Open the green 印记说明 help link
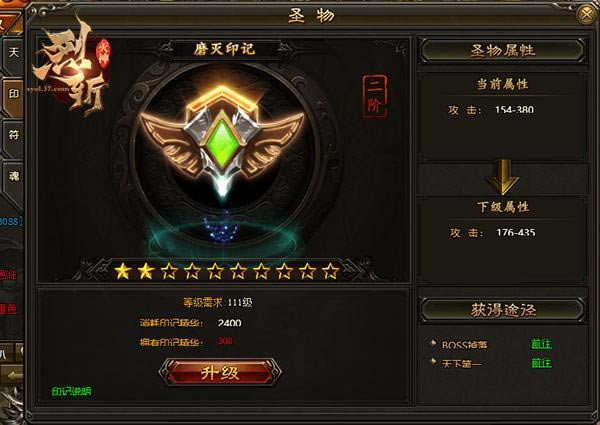Image resolution: width=600 pixels, height=425 pixels. pyautogui.click(x=70, y=391)
